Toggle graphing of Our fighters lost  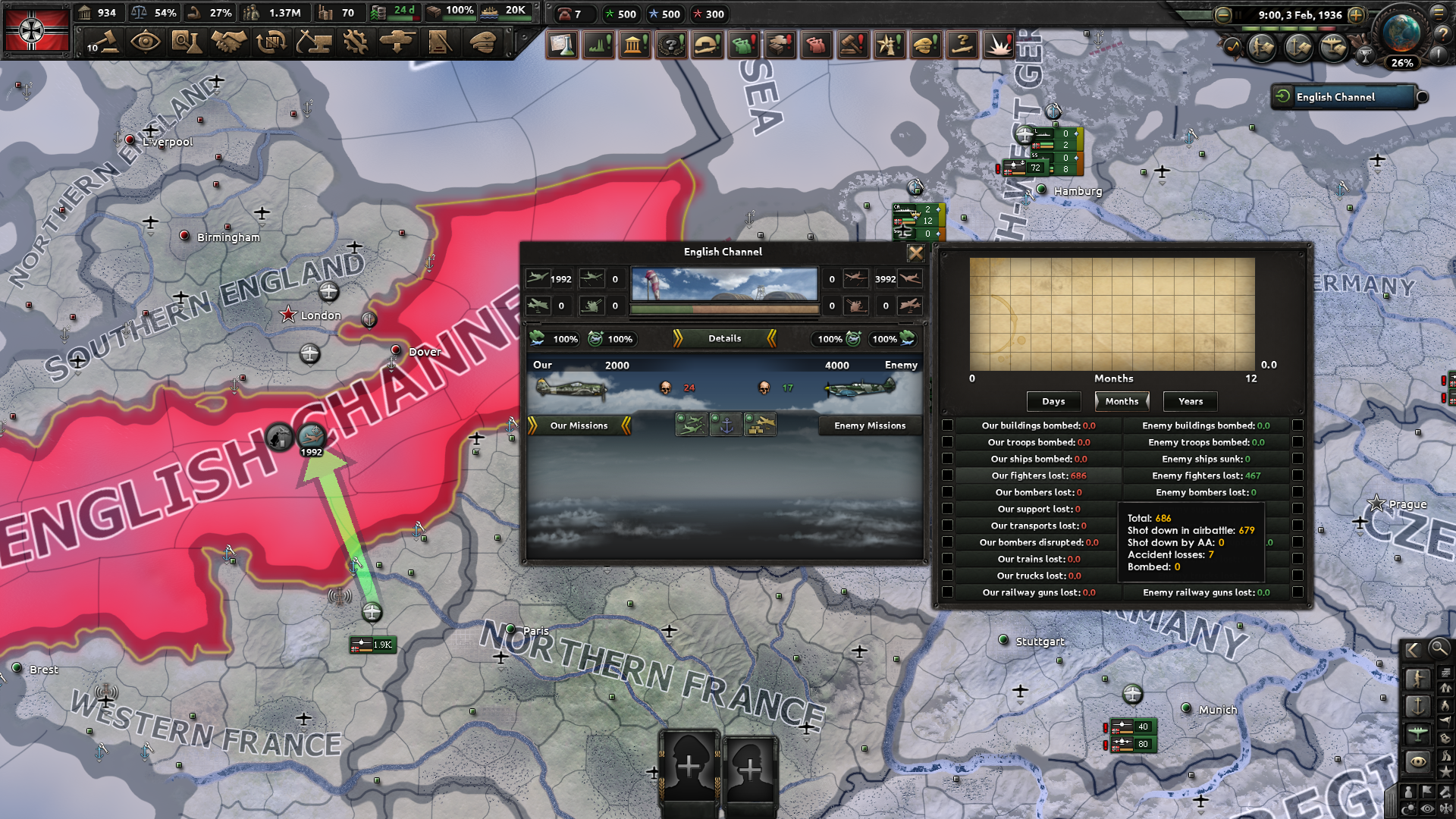(947, 475)
